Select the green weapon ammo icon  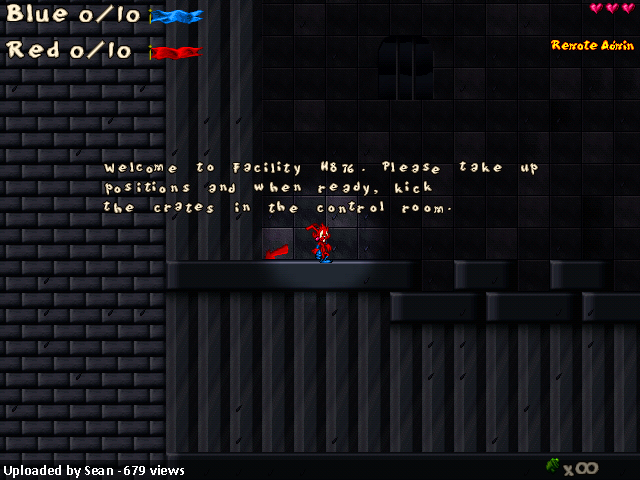pos(553,465)
